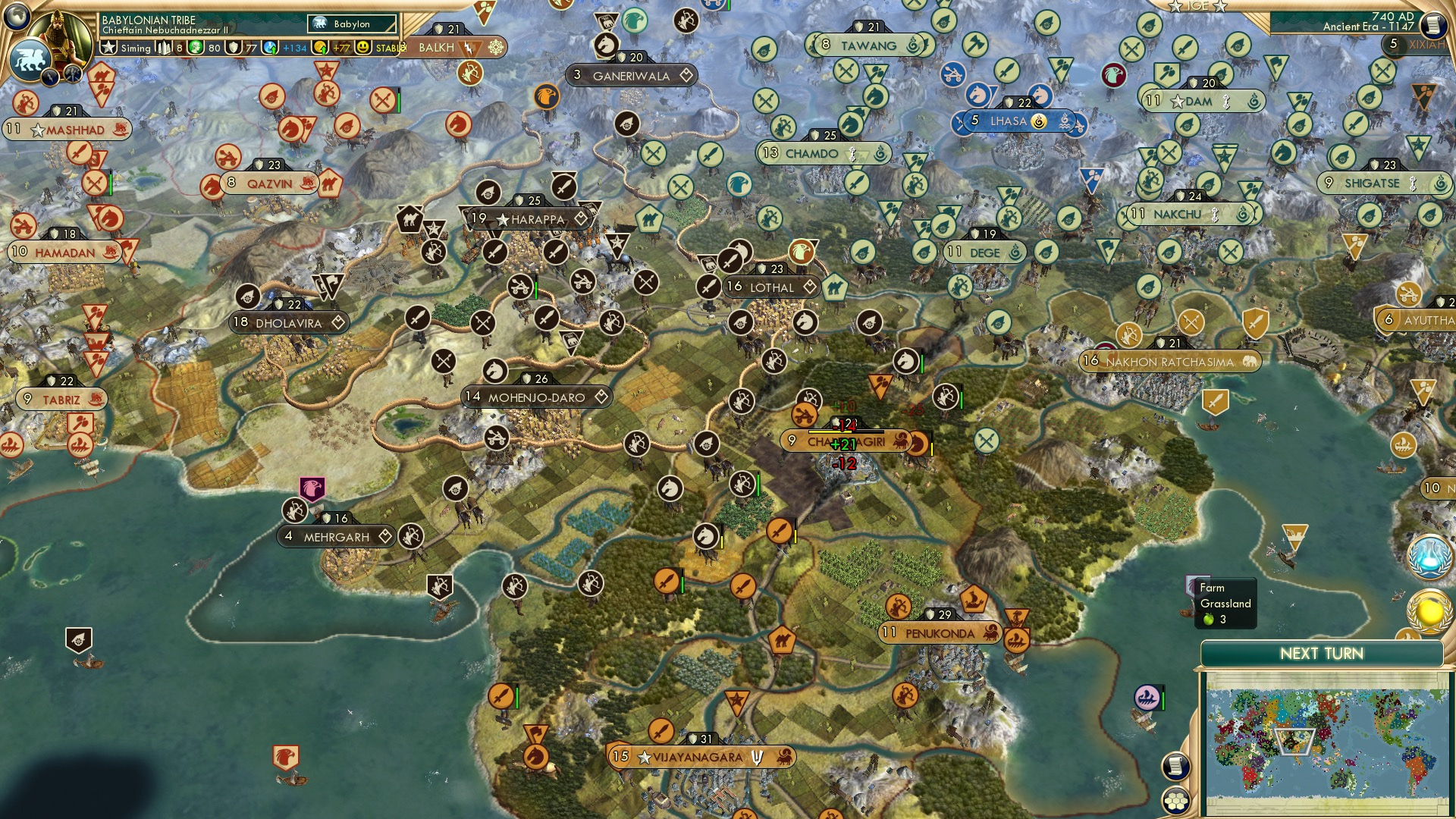Click the golden economic overview medallion
Screen dimensions: 1456x819
tap(1429, 610)
